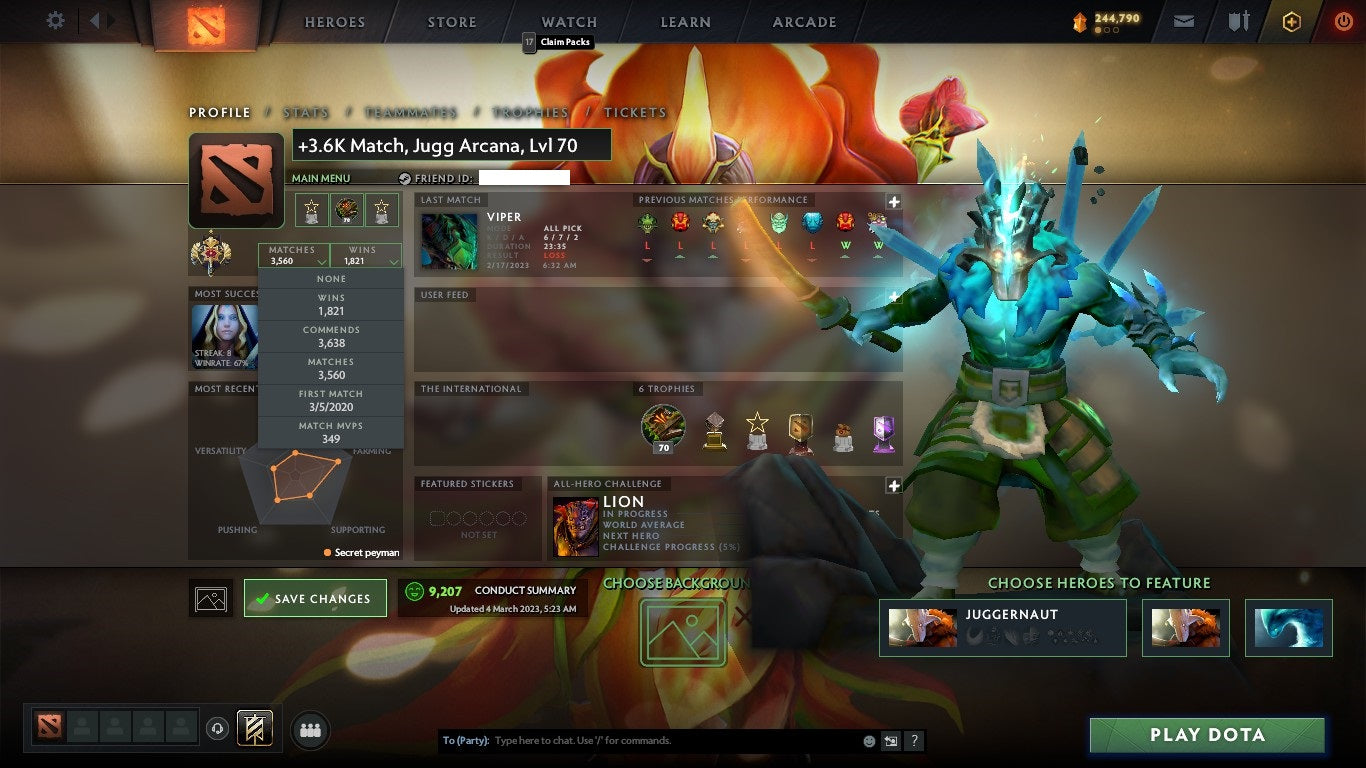1366x768 pixels.
Task: Open your mail inbox via the envelope icon
Action: (x=1183, y=20)
